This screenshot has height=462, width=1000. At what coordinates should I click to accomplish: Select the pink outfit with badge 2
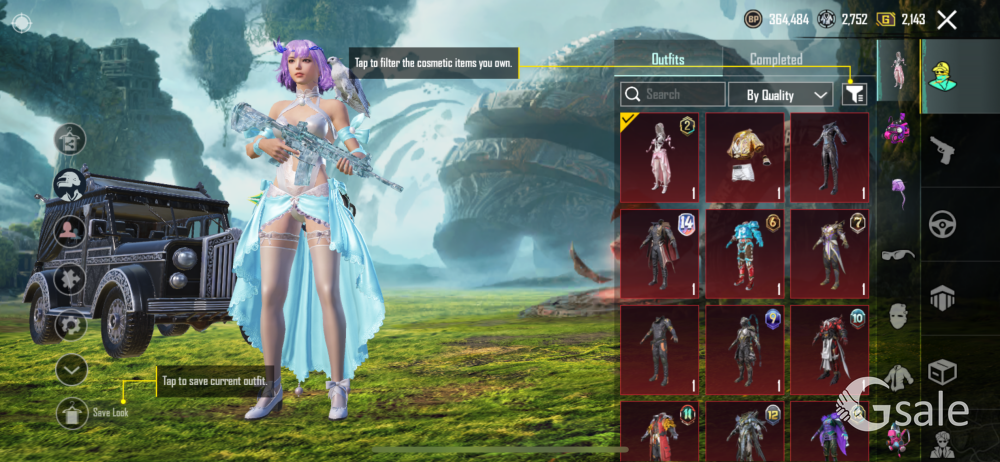[659, 157]
